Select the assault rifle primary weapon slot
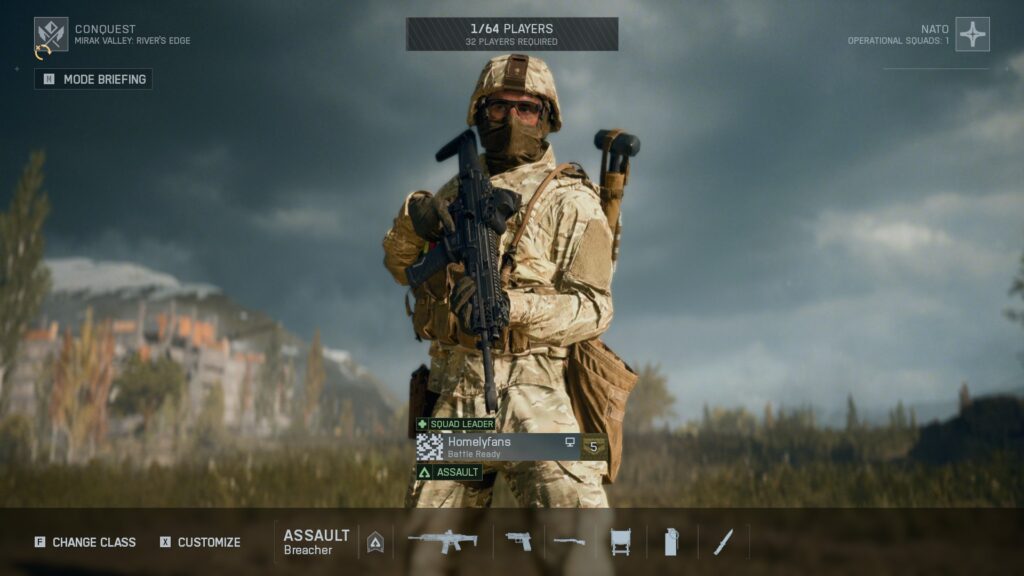 click(443, 541)
